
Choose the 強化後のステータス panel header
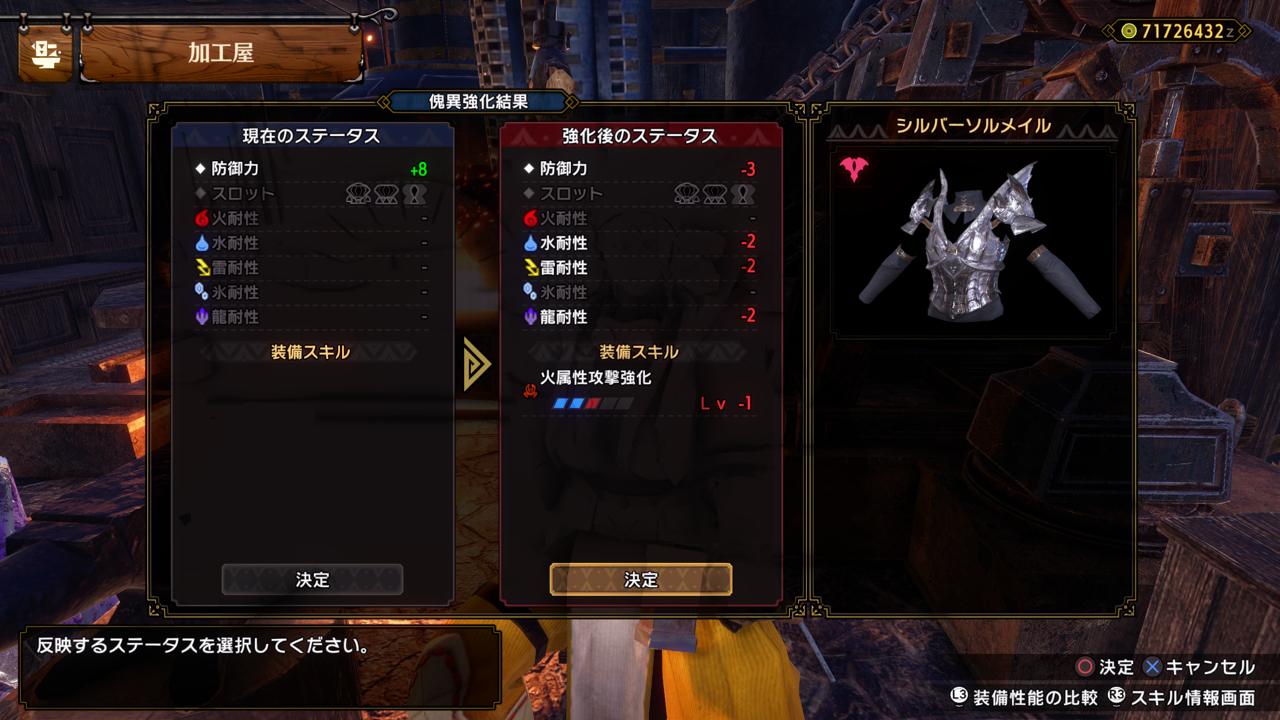[x=641, y=136]
